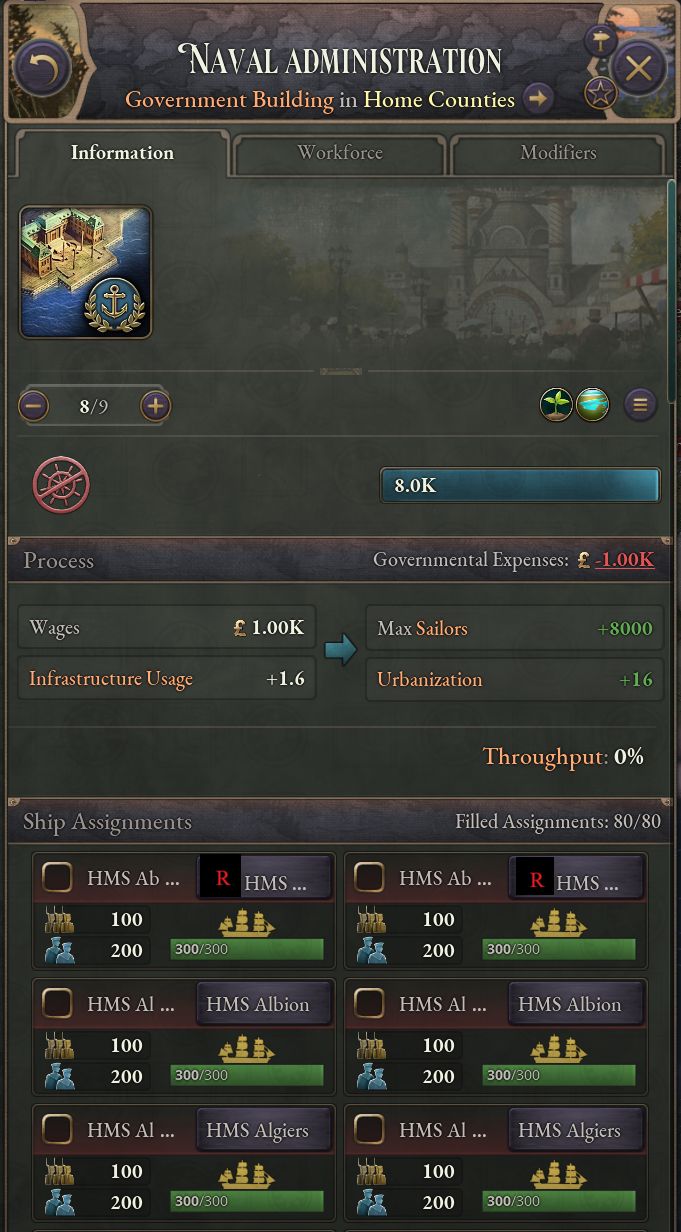Select the naval building thumbnail image
The image size is (681, 1232).
pyautogui.click(x=86, y=272)
